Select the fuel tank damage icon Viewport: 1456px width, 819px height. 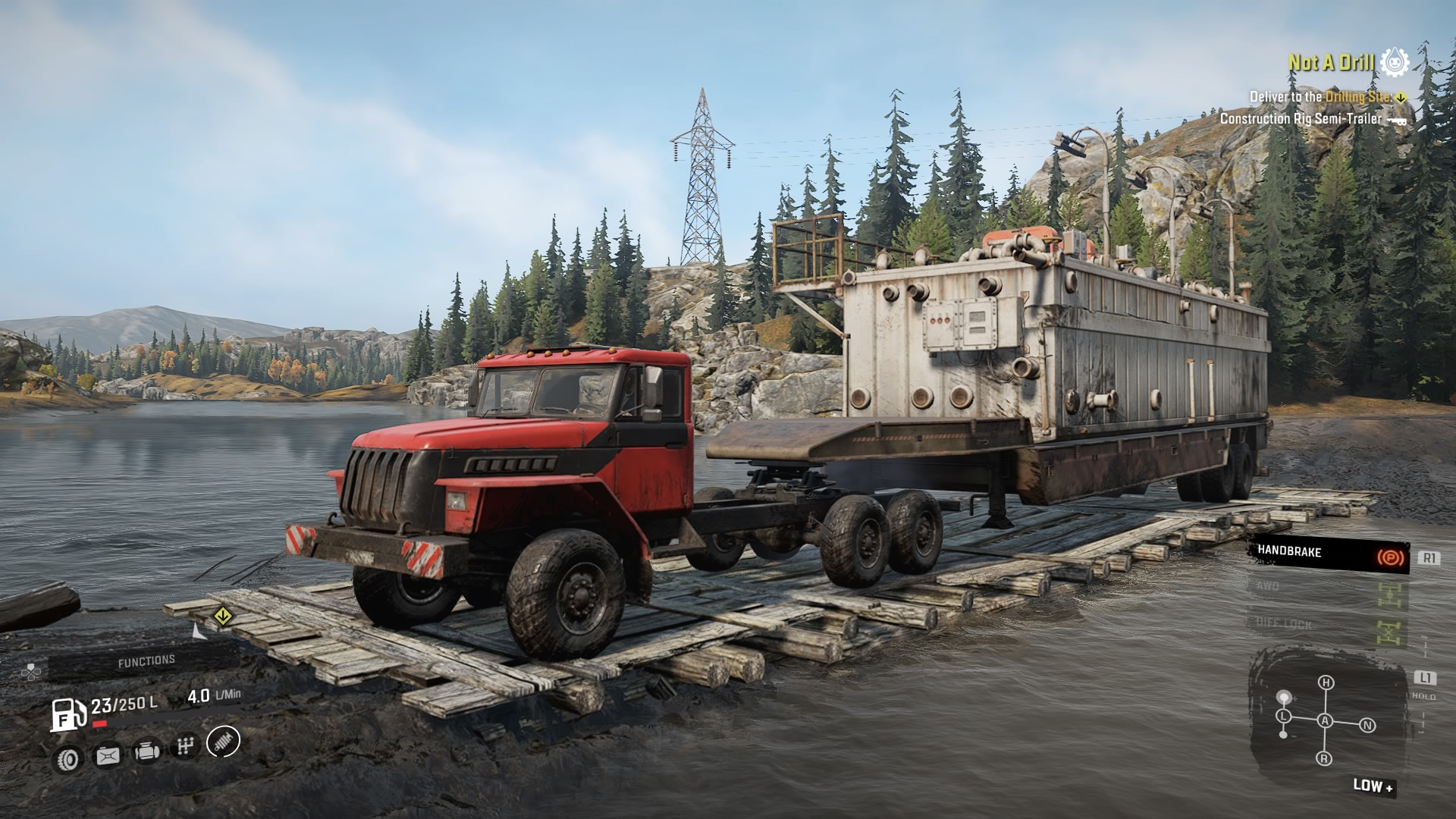(108, 755)
